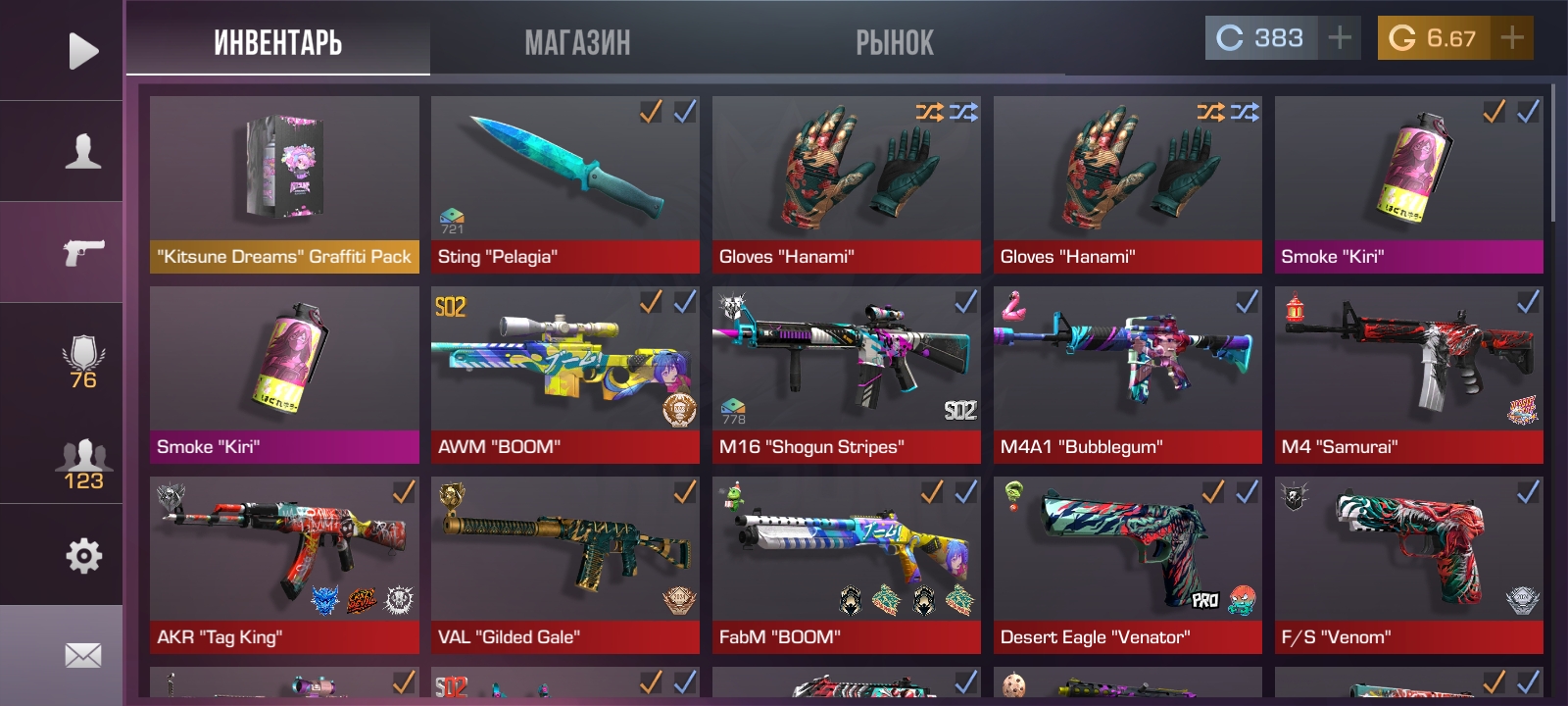
Task: Select the Инвентарь tab
Action: pyautogui.click(x=278, y=43)
